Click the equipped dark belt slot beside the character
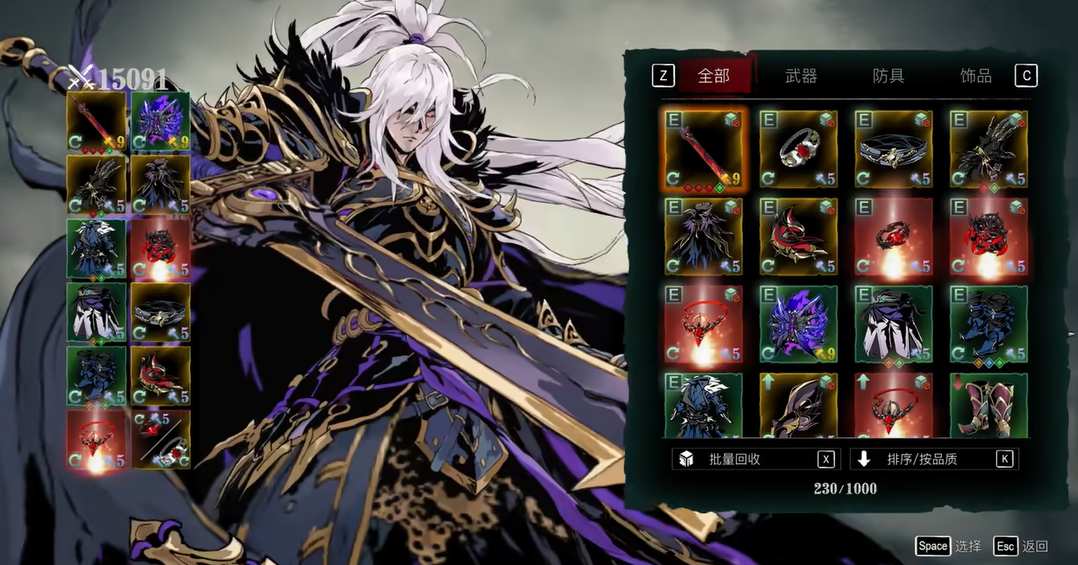Image resolution: width=1078 pixels, height=565 pixels. [x=160, y=311]
